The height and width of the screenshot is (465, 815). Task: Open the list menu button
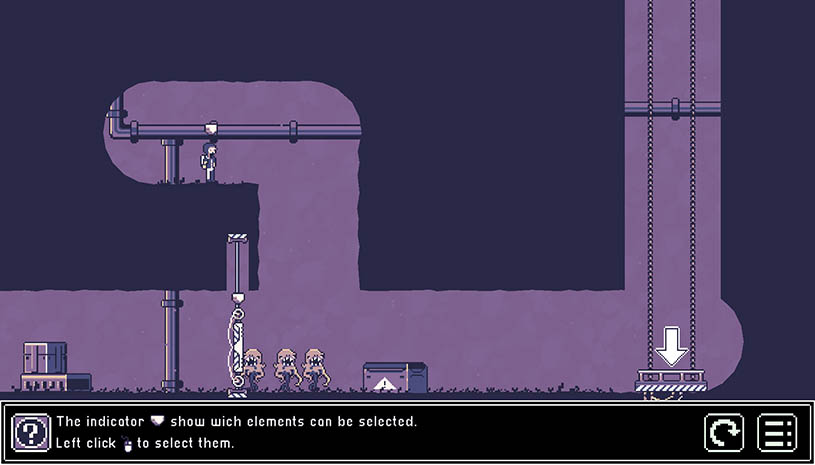(777, 433)
